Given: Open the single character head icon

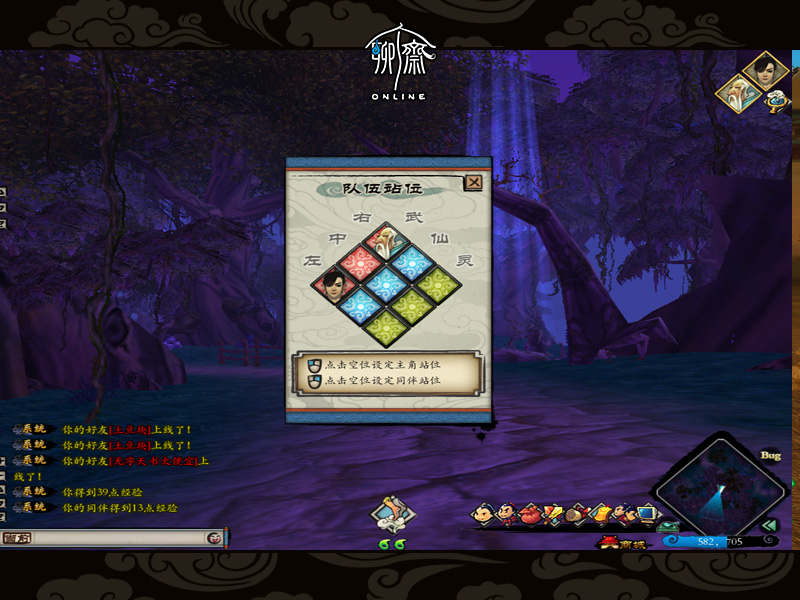Looking at the screenshot, I should (x=485, y=515).
